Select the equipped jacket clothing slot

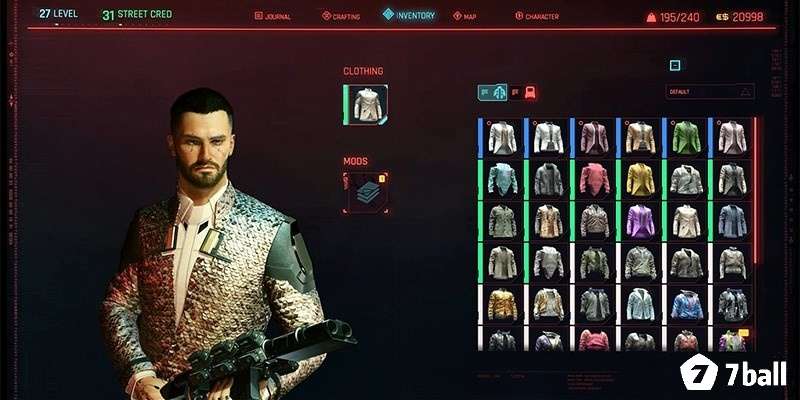(365, 105)
